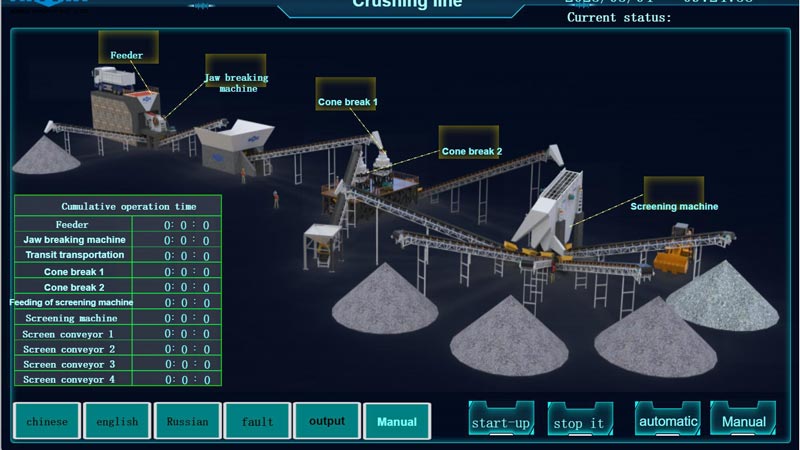Switch to automatic mode
Screen dimensions: 800x450
[x=667, y=419]
